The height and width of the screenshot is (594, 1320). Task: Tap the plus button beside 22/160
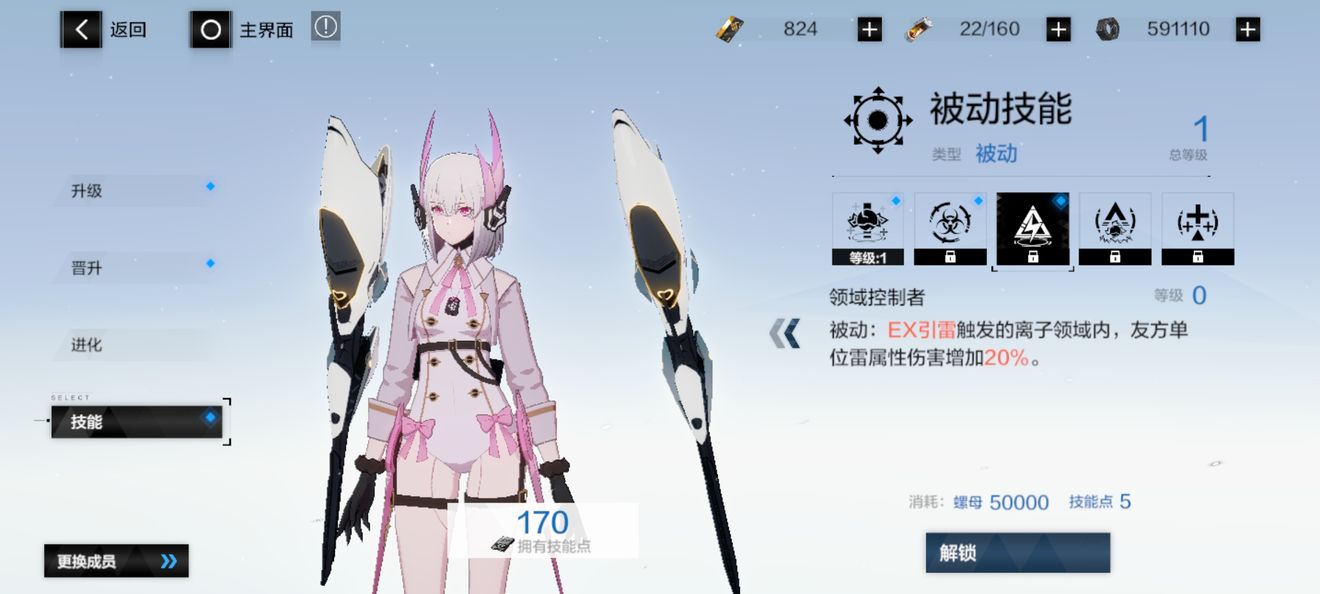coord(1058,30)
